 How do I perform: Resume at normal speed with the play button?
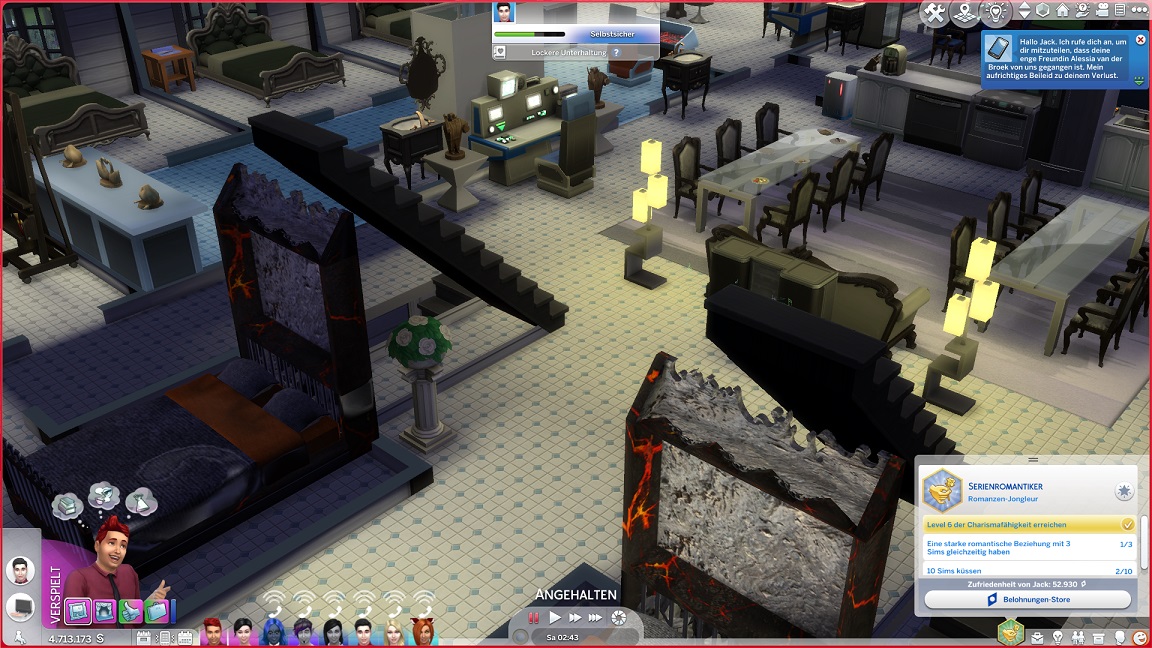coord(555,618)
